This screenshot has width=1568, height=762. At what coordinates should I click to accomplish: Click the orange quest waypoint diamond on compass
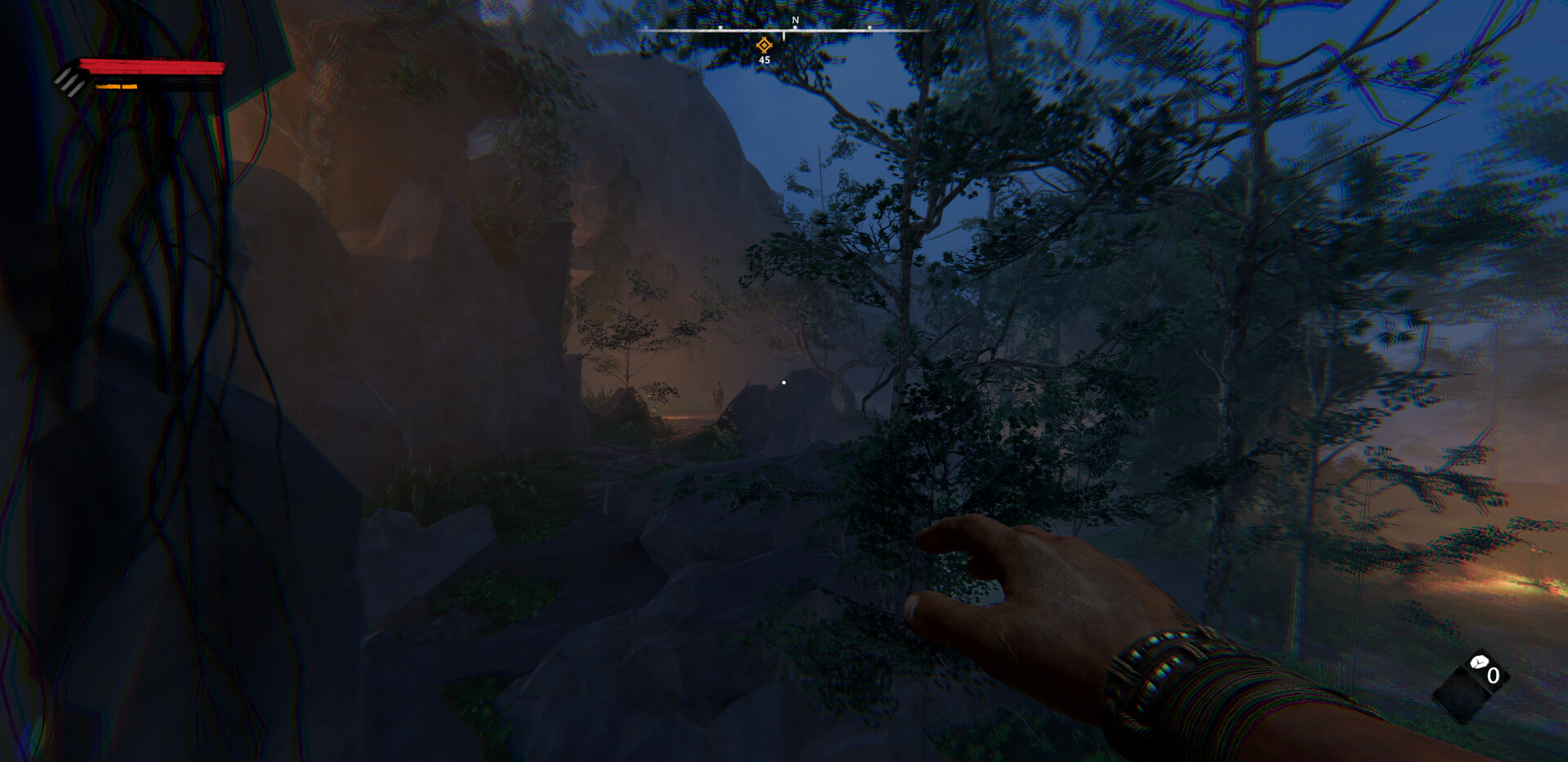click(764, 45)
